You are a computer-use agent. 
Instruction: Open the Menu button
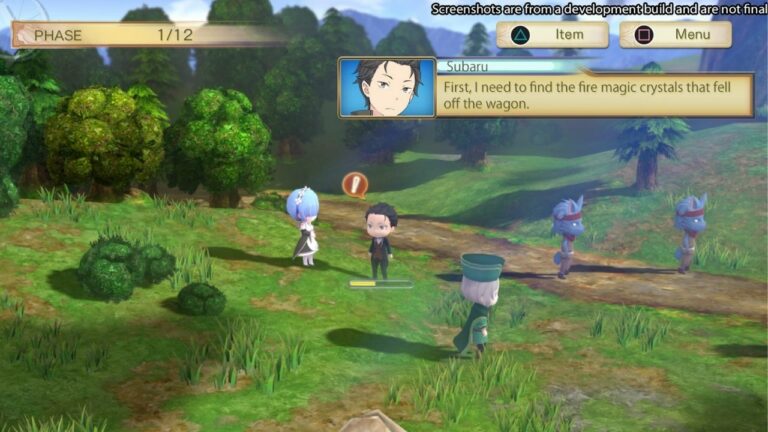point(675,35)
